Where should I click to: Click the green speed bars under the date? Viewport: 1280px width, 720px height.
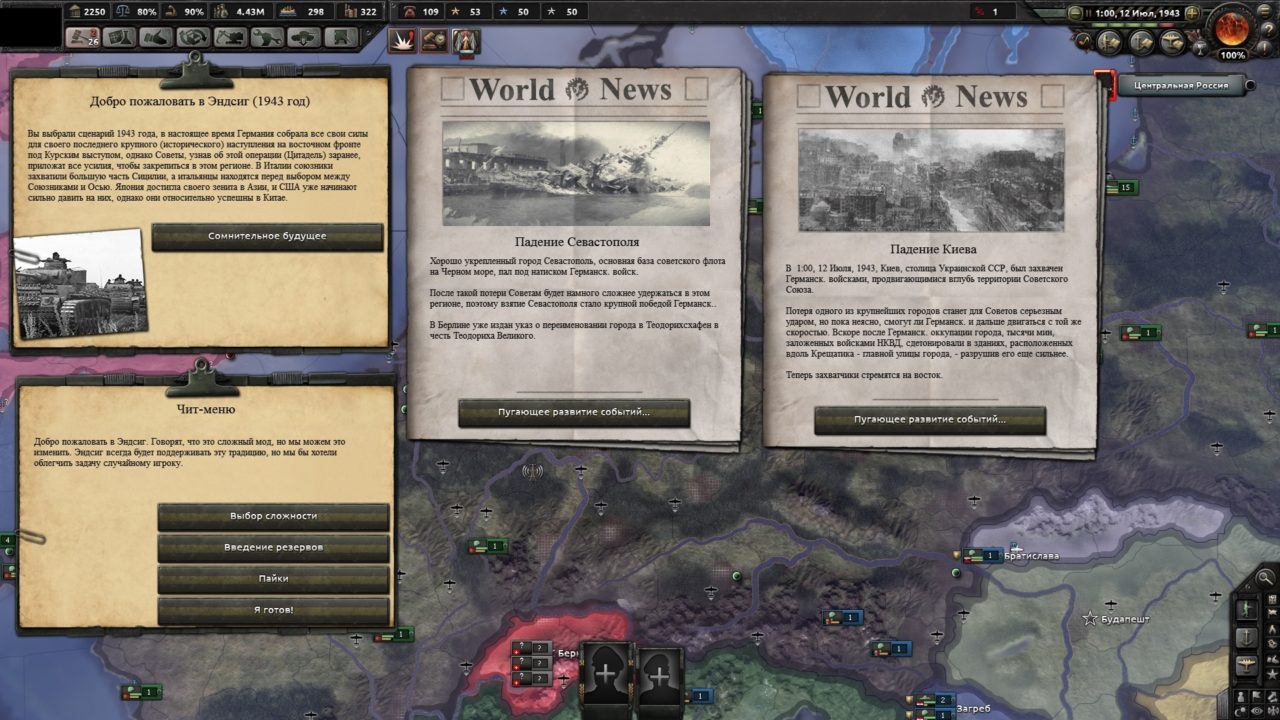pos(1124,25)
